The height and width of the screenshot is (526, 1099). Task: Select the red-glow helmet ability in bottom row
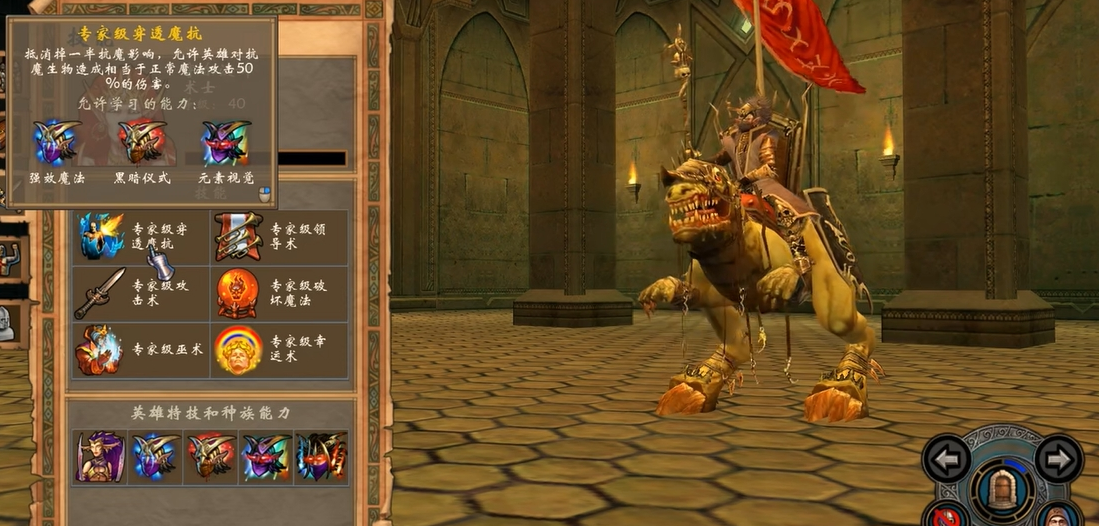pos(211,457)
